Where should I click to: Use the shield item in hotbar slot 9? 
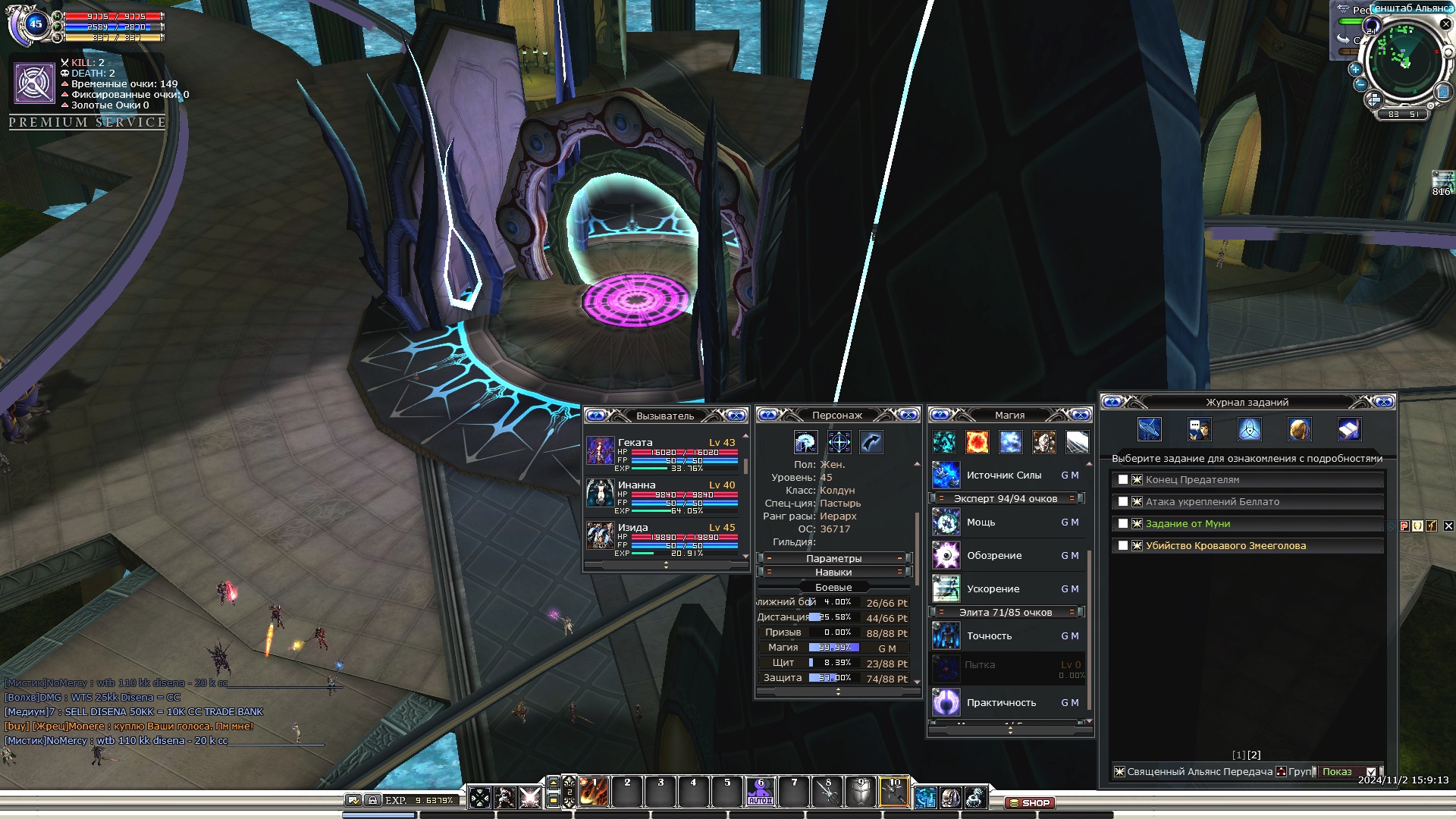[860, 792]
